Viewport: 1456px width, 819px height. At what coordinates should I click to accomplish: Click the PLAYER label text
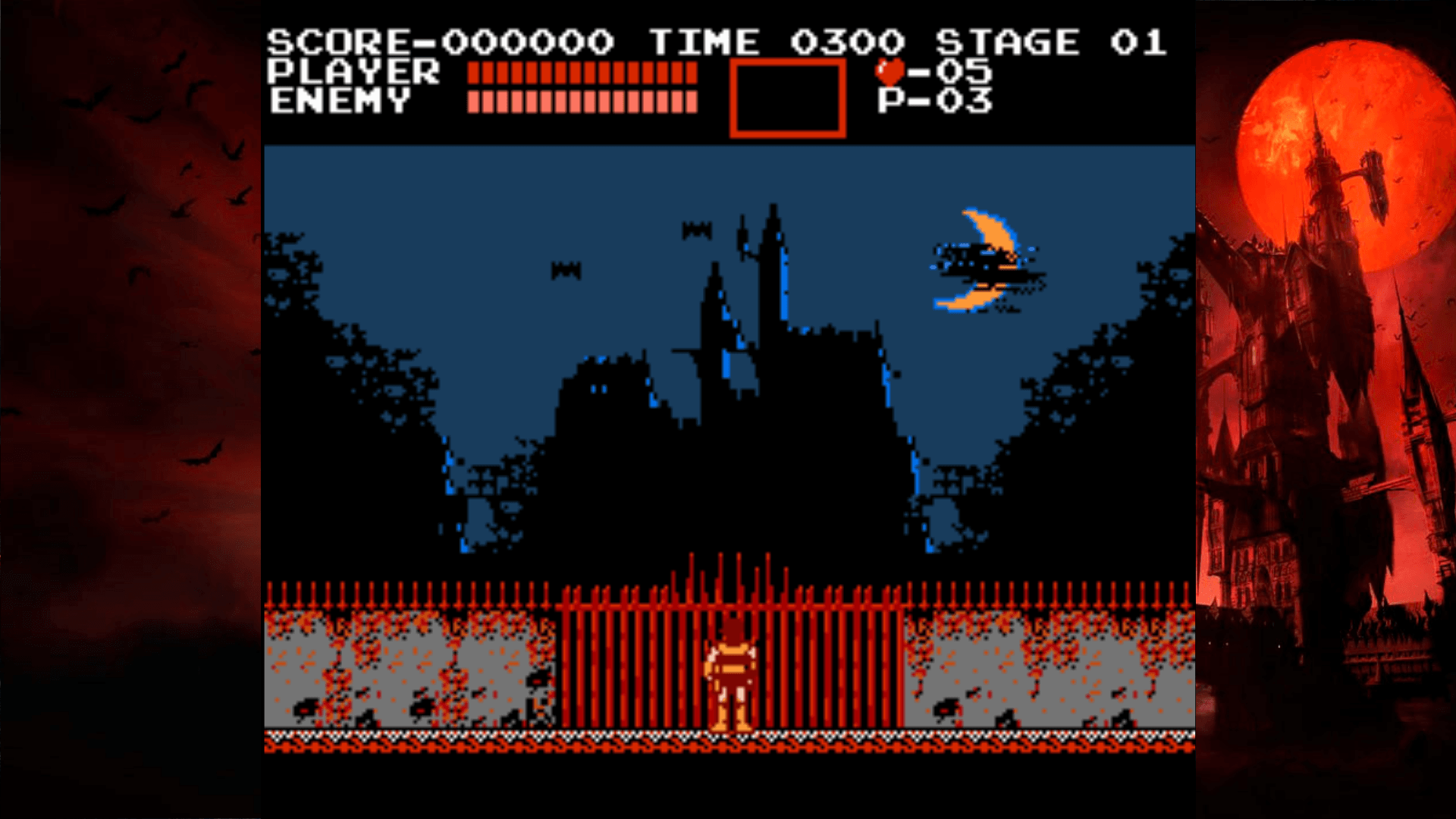point(353,72)
